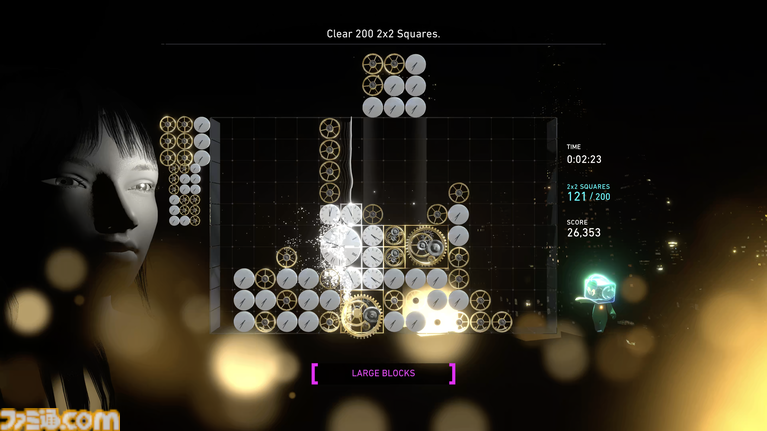Click the "Clear 200 2x2 Squares" objective text
The height and width of the screenshot is (431, 767).
point(383,34)
